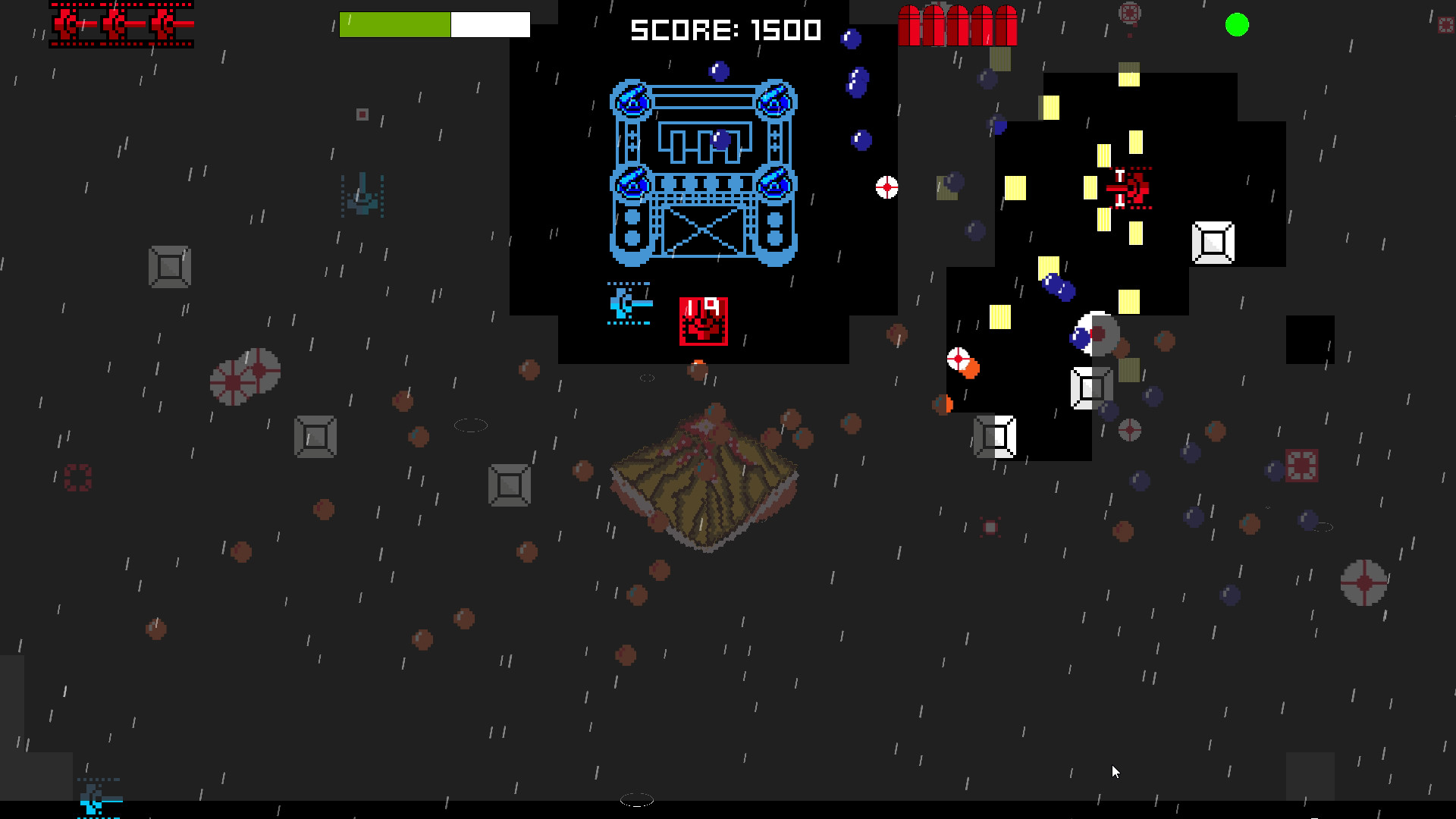Click the white crosshair target near the boss
This screenshot has height=819, width=1456.
[x=886, y=187]
